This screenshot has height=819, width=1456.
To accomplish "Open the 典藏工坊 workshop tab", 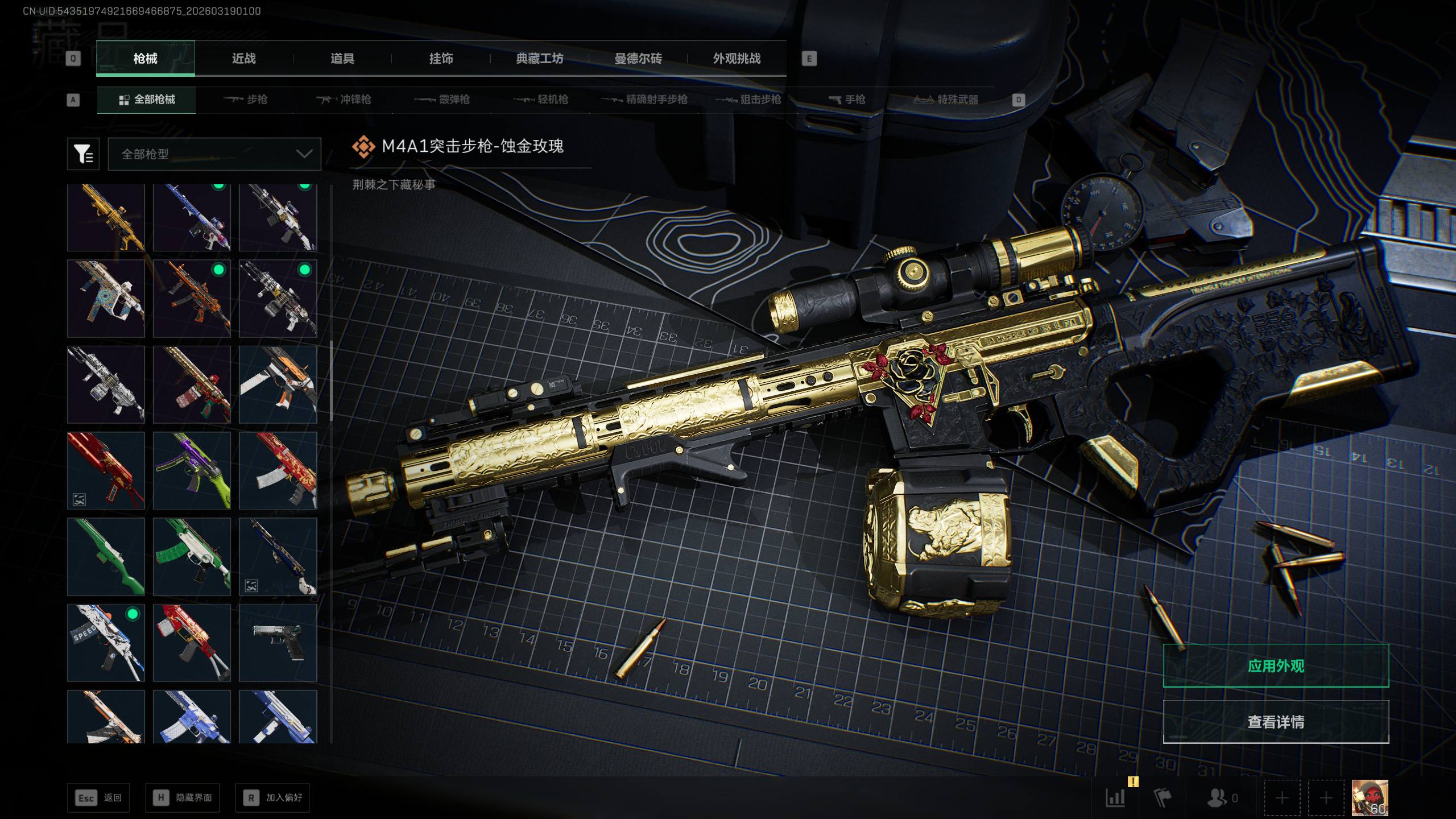I will [539, 59].
